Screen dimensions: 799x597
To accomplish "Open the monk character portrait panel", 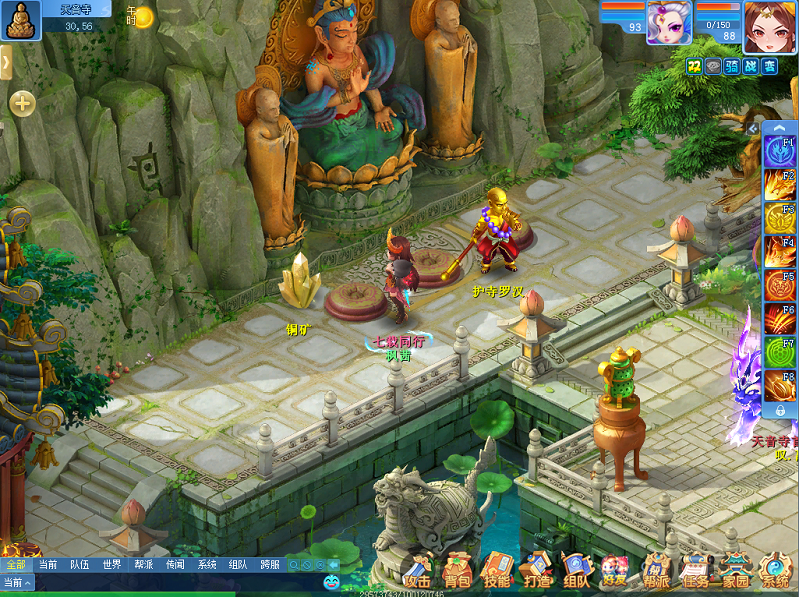I will click(18, 19).
